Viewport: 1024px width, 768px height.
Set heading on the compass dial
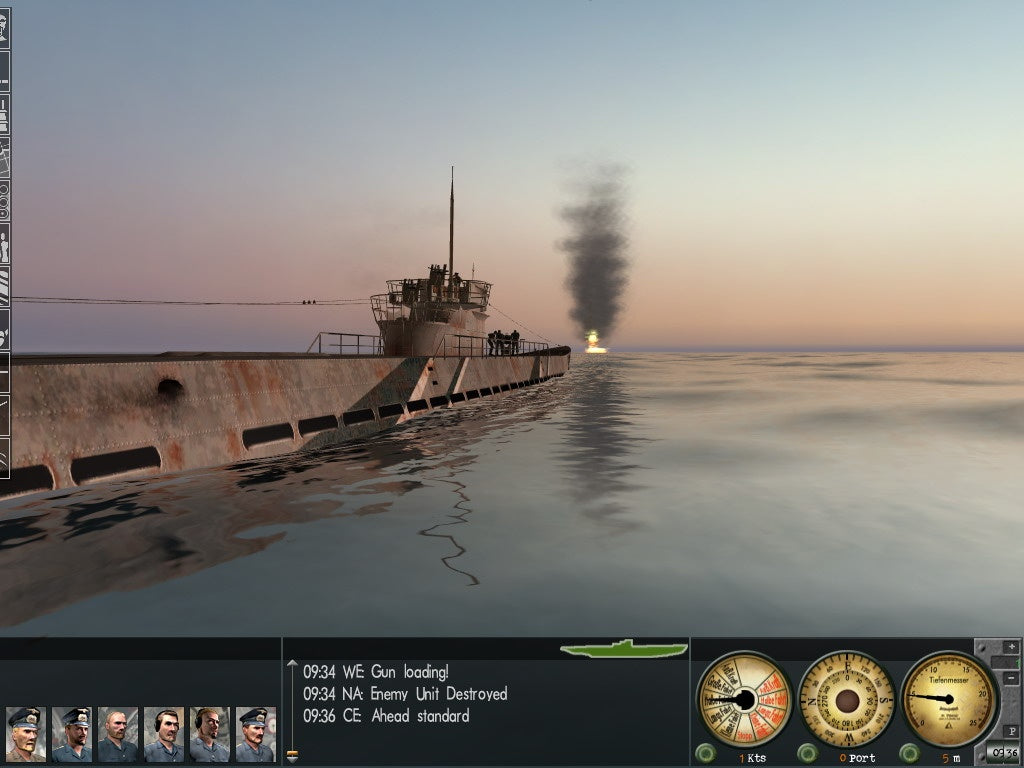847,698
